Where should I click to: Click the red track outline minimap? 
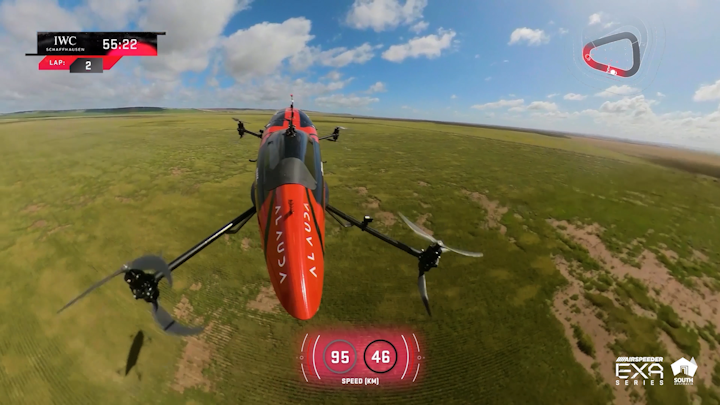point(611,54)
